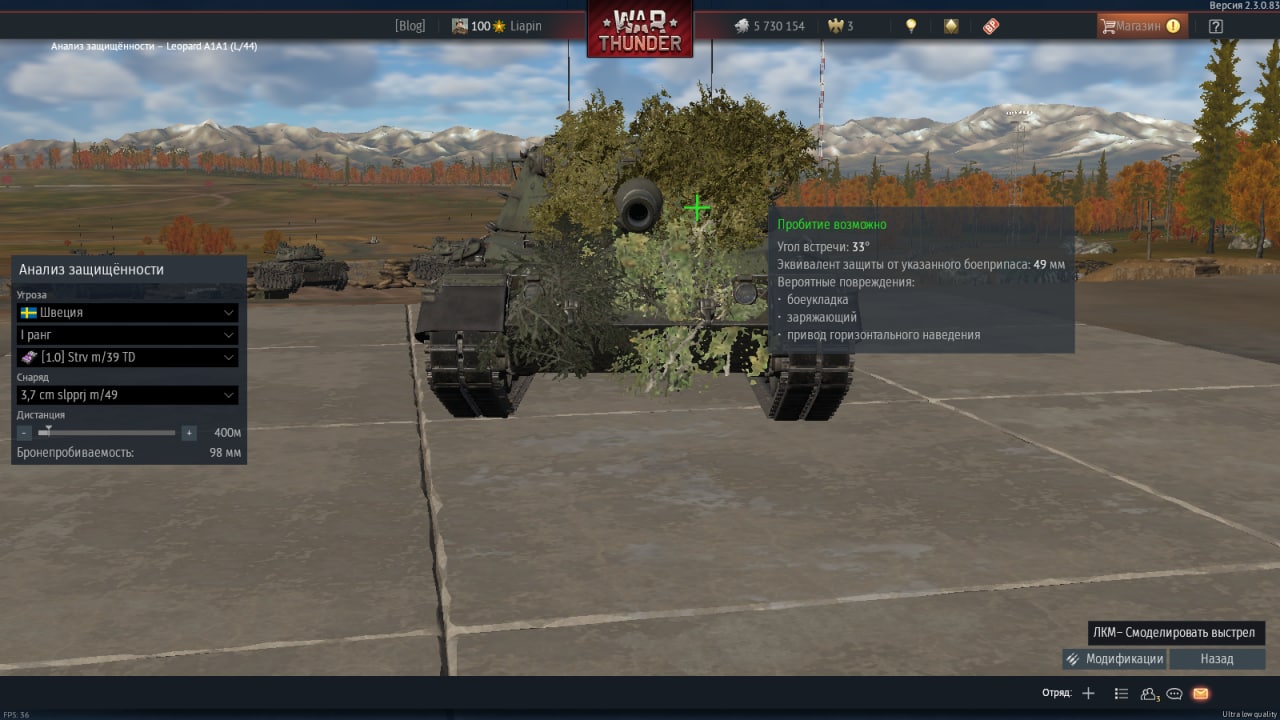The height and width of the screenshot is (720, 1280).
Task: Decrease distance with the minus button
Action: pyautogui.click(x=24, y=433)
